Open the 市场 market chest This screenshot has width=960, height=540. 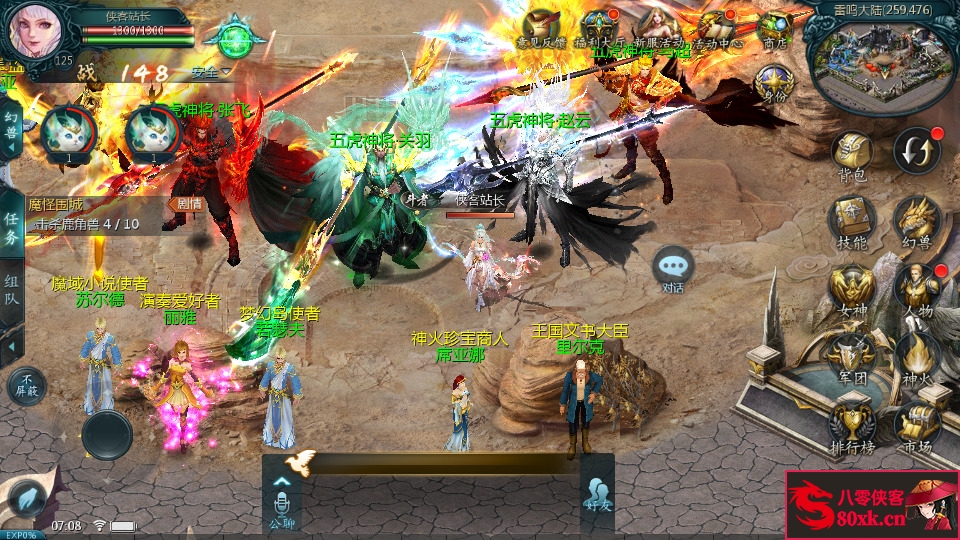(x=915, y=424)
